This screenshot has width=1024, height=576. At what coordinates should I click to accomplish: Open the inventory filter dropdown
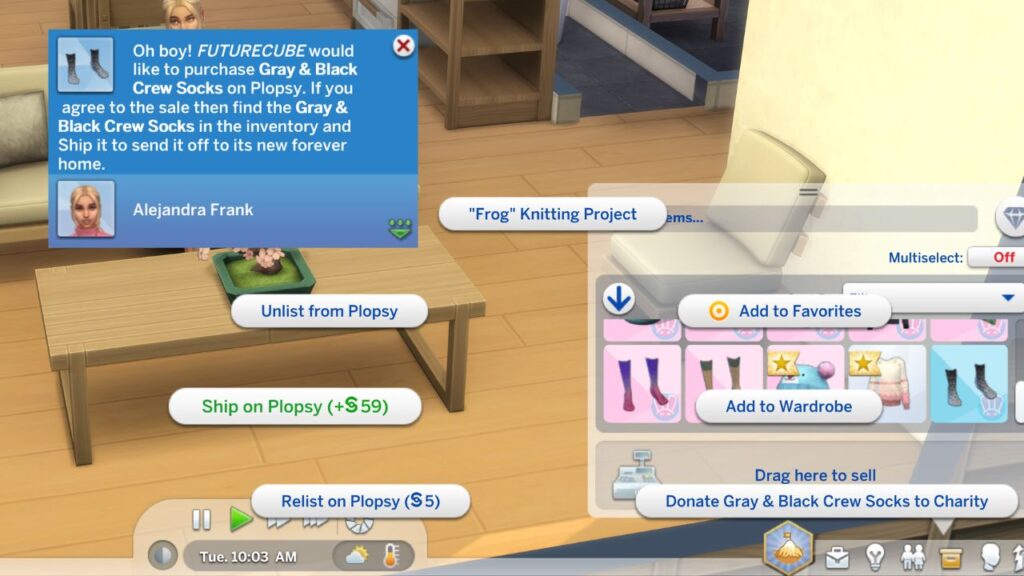click(x=1007, y=298)
